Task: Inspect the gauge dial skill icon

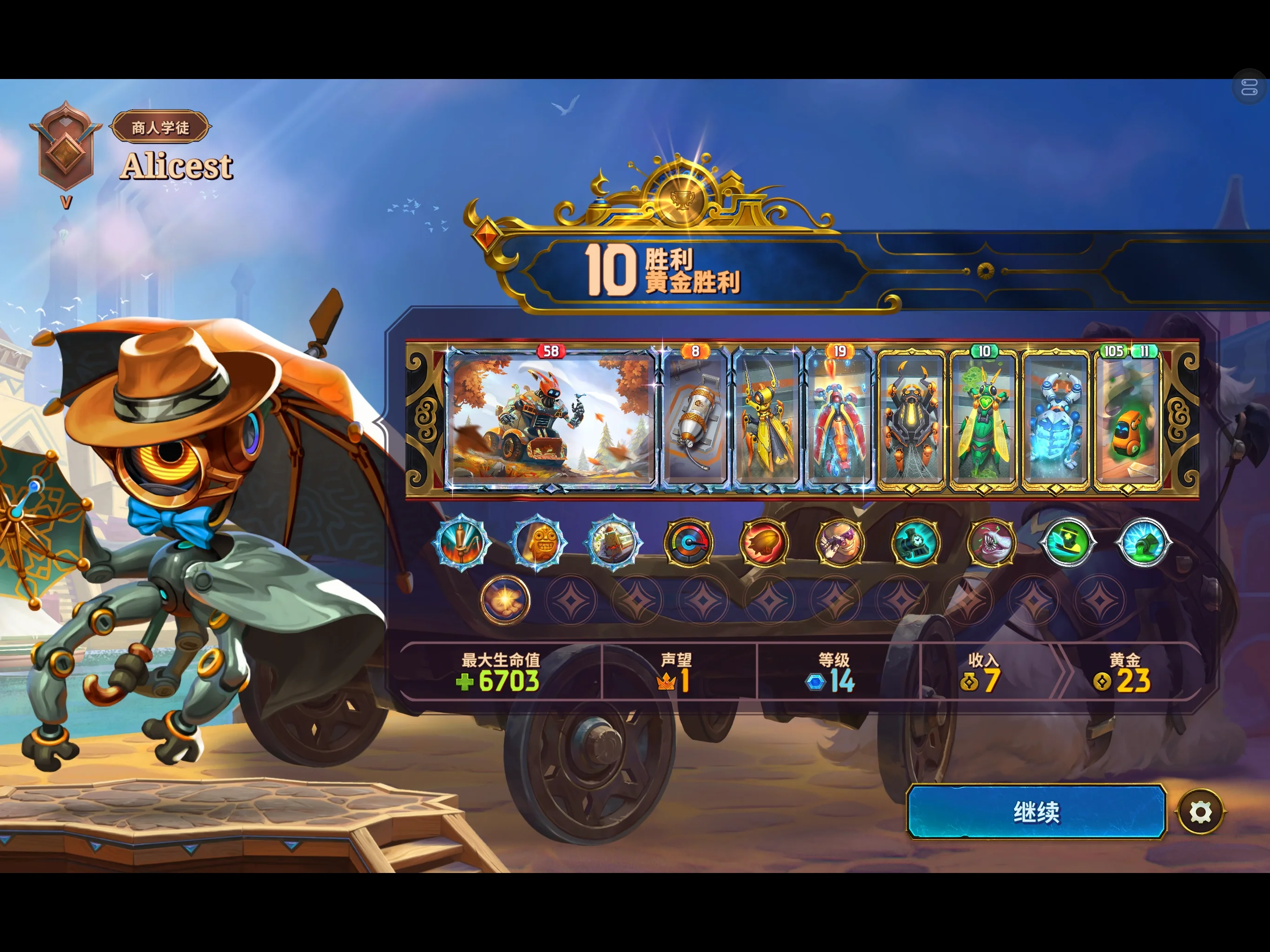Action: click(688, 542)
